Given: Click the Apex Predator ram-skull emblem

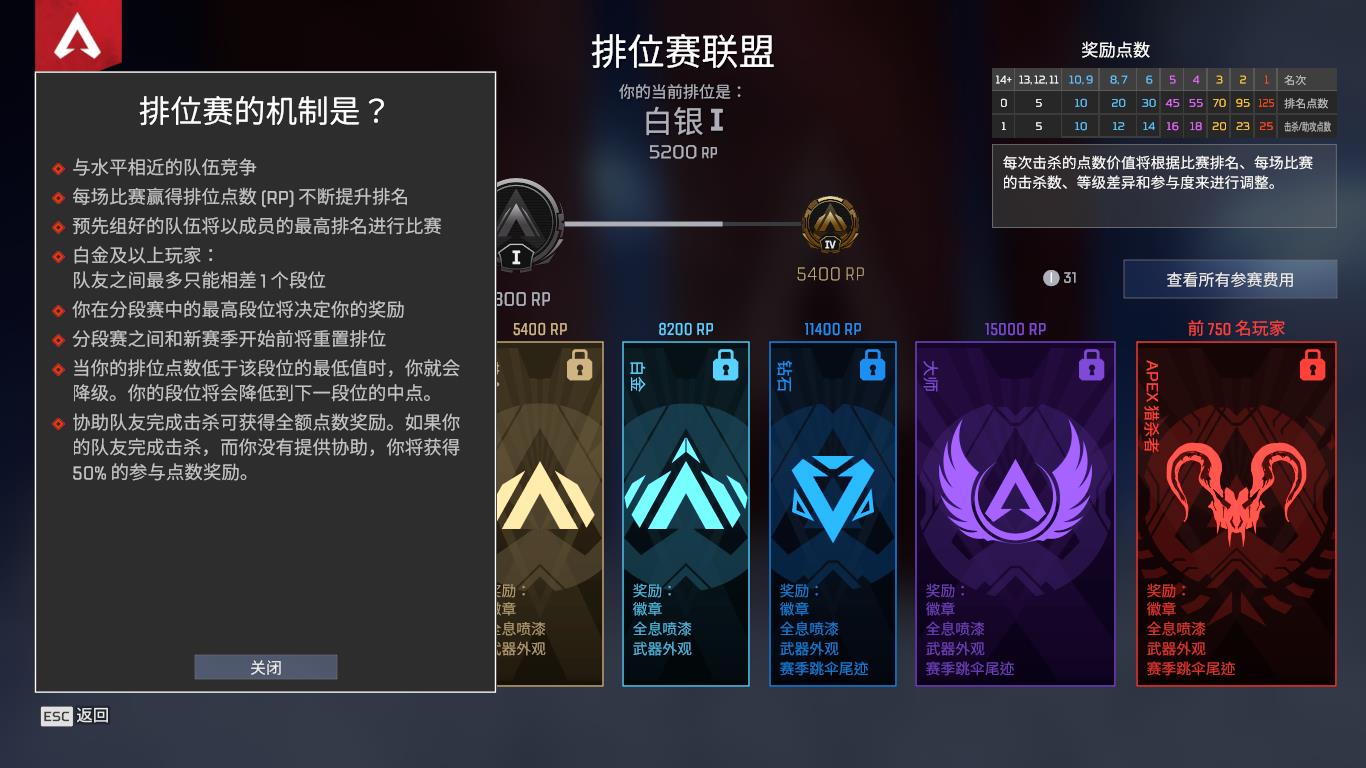Looking at the screenshot, I should (1234, 490).
